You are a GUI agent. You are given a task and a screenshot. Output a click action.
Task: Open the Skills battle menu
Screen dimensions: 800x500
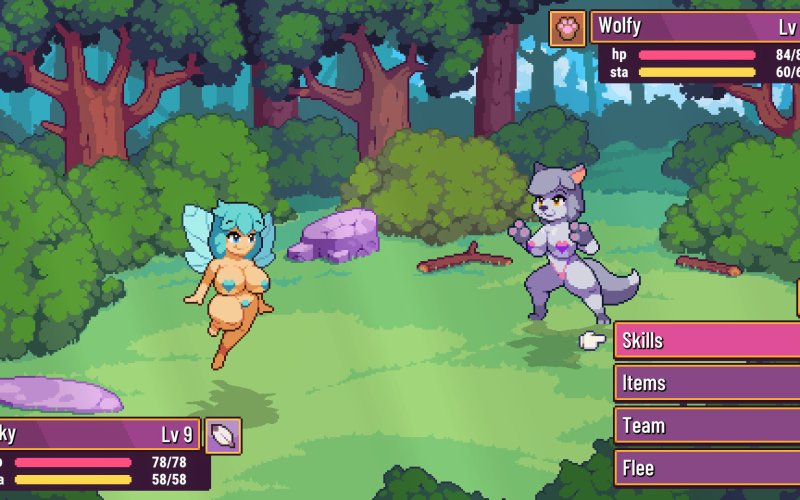(706, 341)
